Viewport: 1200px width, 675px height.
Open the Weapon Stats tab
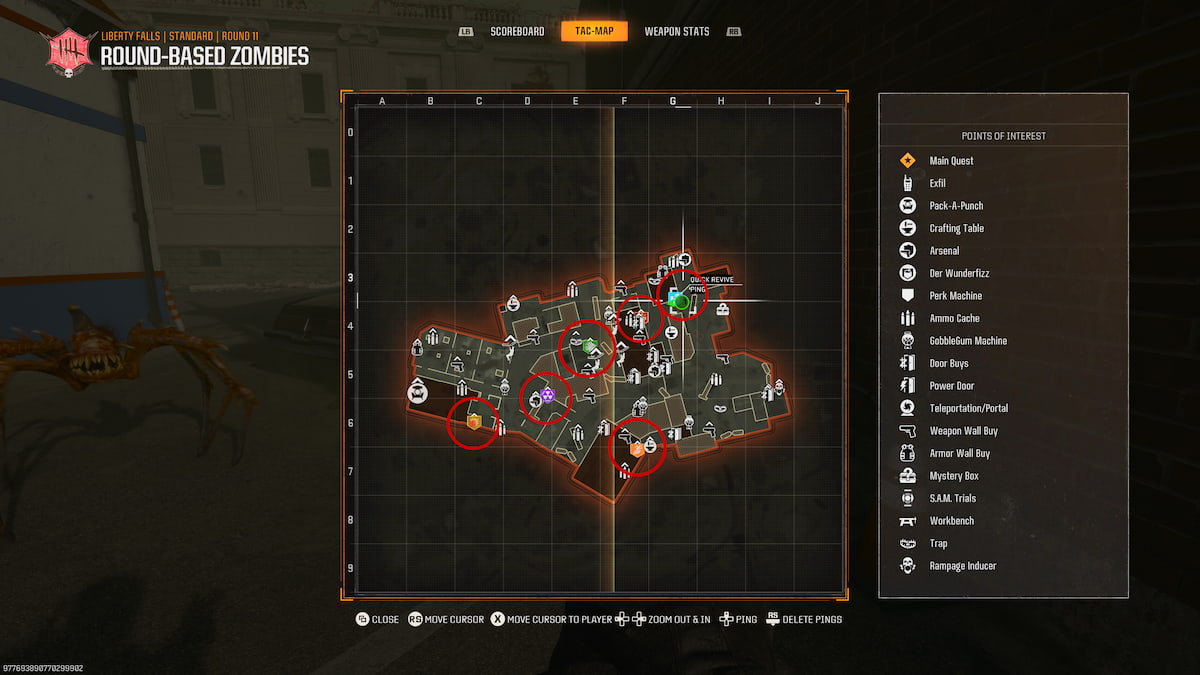pyautogui.click(x=676, y=32)
